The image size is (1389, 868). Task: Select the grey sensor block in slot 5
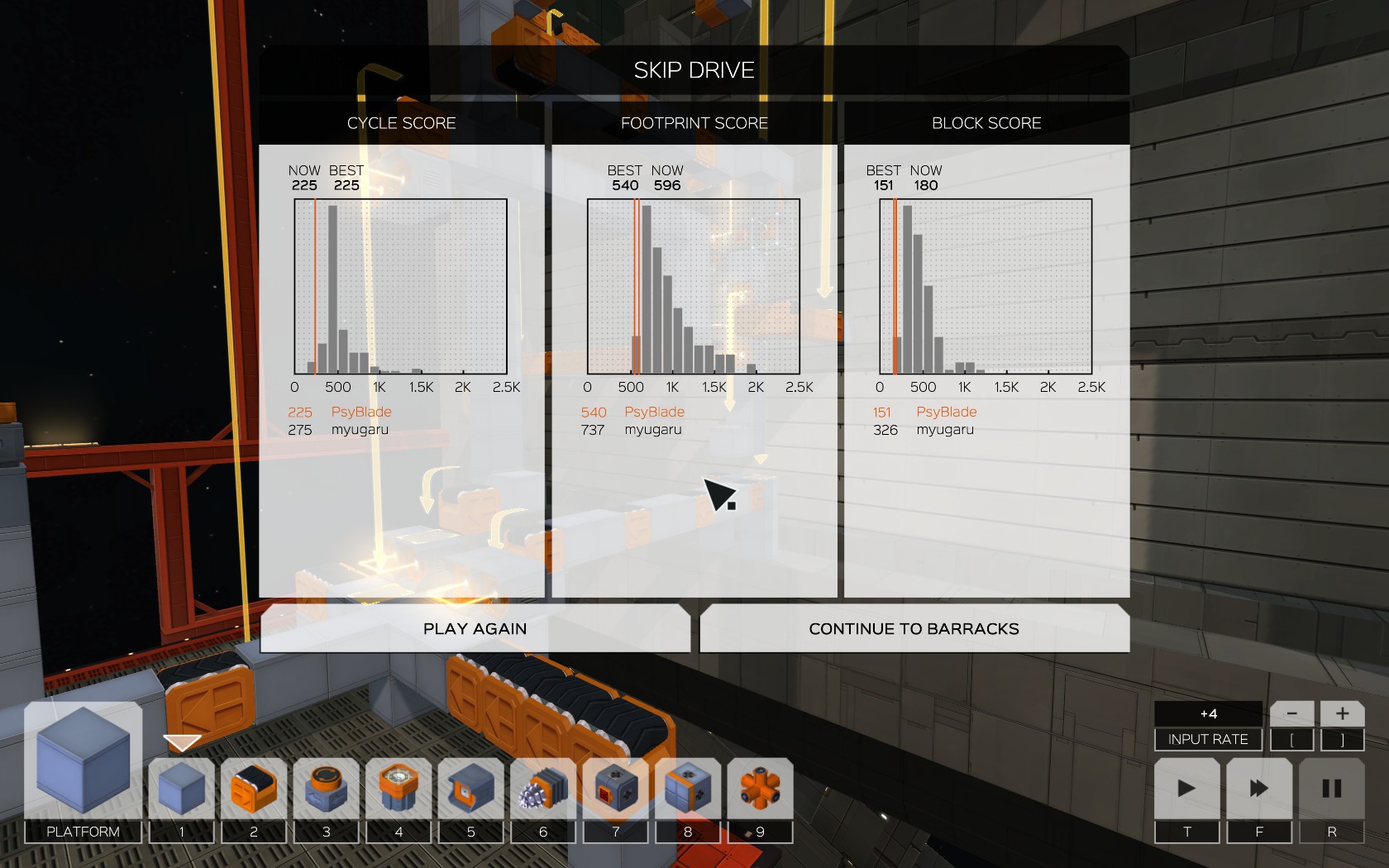[x=471, y=789]
